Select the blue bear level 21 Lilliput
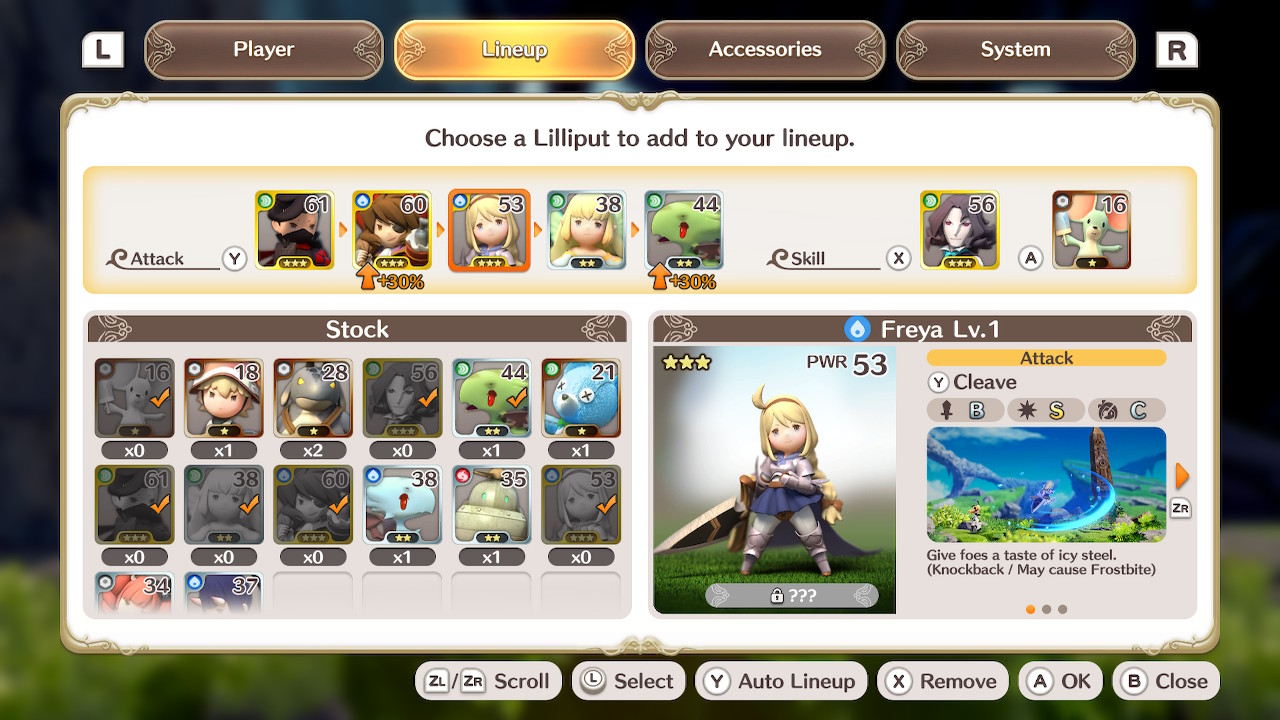Viewport: 1280px width, 720px height. [581, 397]
